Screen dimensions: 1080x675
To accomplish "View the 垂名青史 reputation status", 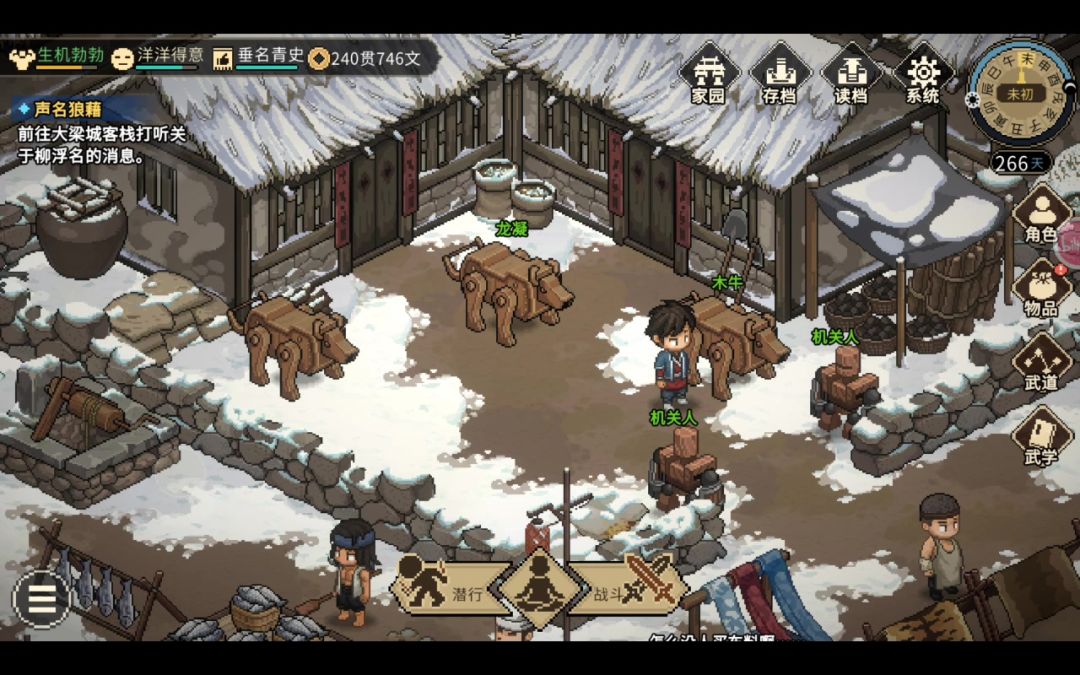I will point(258,57).
